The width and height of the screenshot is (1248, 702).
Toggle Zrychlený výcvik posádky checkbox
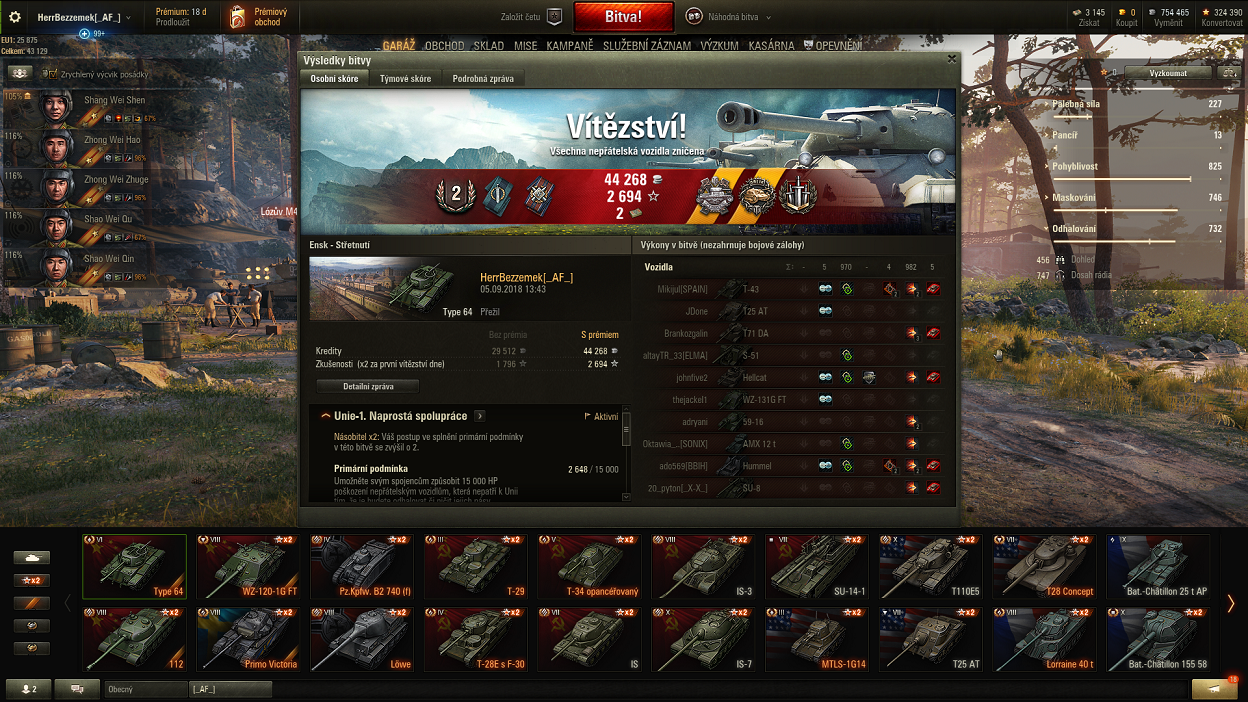click(x=53, y=73)
